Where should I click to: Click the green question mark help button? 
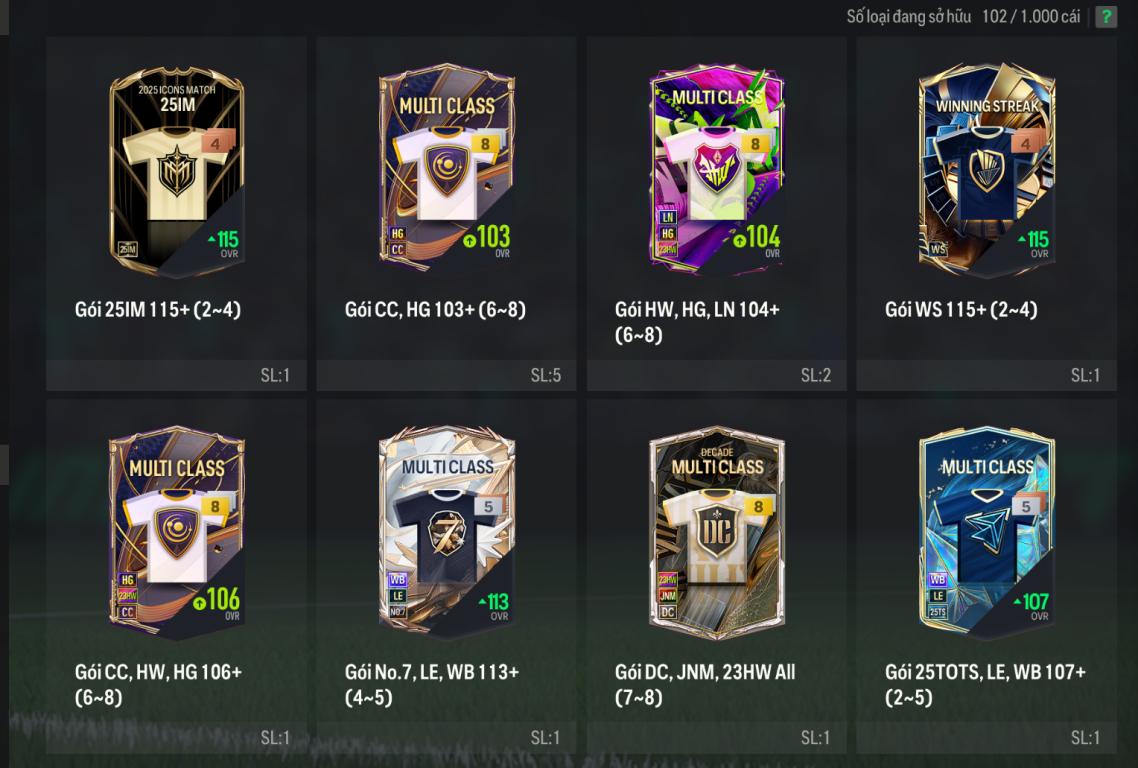pyautogui.click(x=1105, y=17)
